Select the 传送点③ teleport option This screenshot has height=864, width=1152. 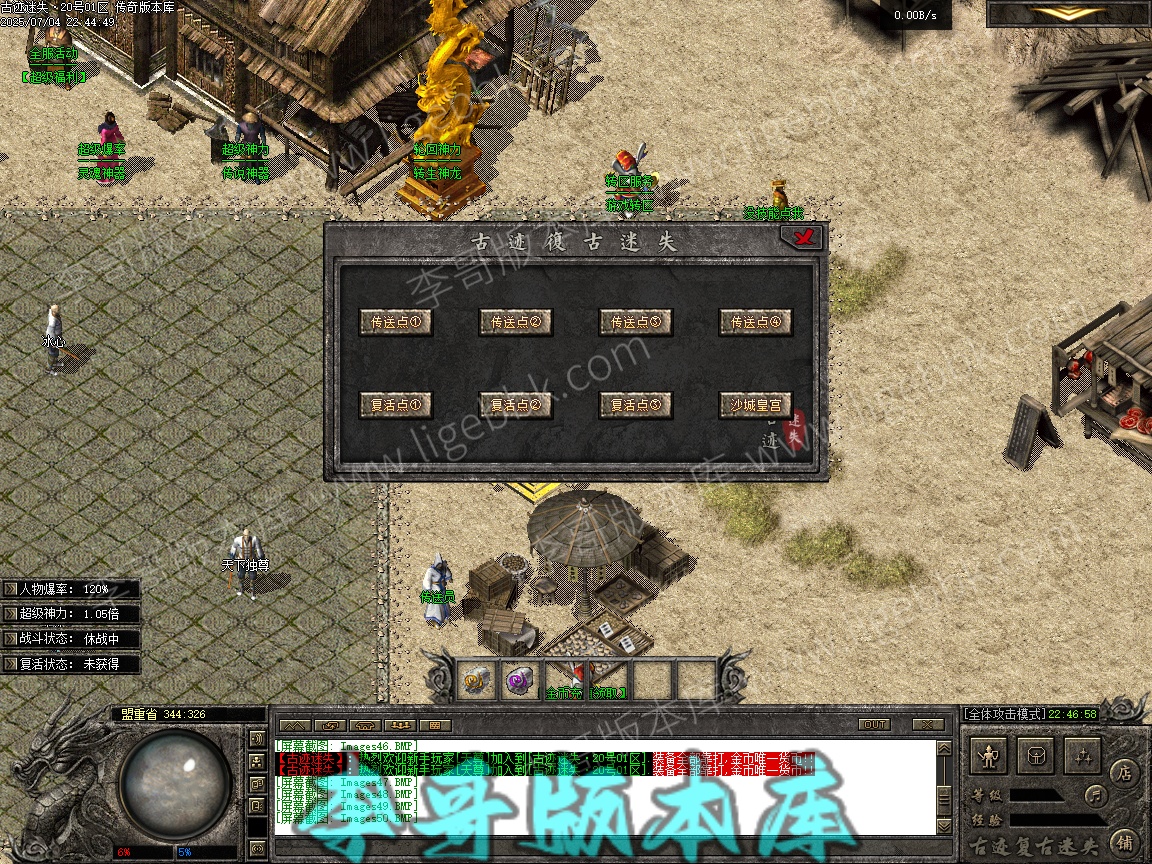[x=636, y=322]
